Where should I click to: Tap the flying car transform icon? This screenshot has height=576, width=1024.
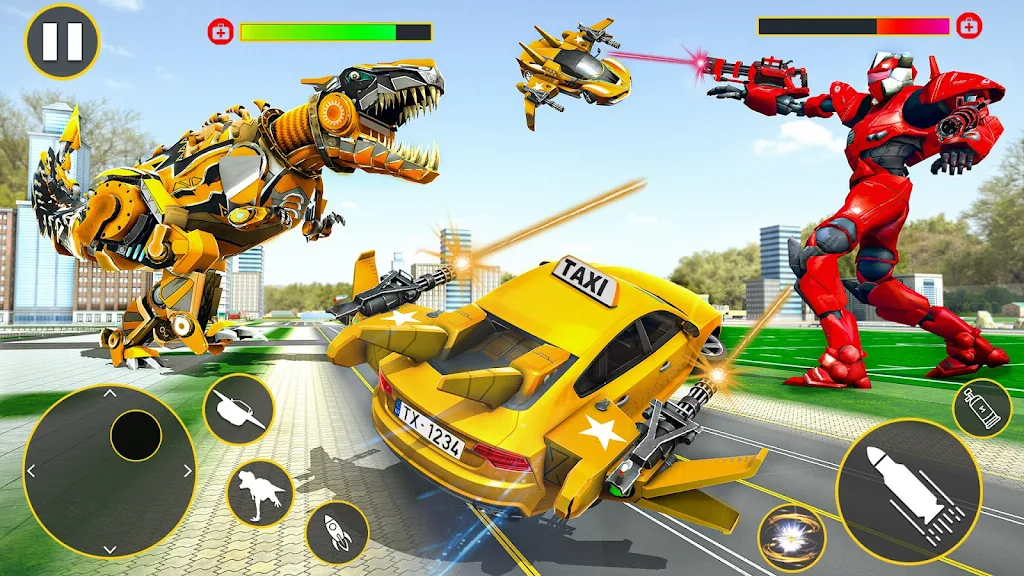[x=239, y=409]
